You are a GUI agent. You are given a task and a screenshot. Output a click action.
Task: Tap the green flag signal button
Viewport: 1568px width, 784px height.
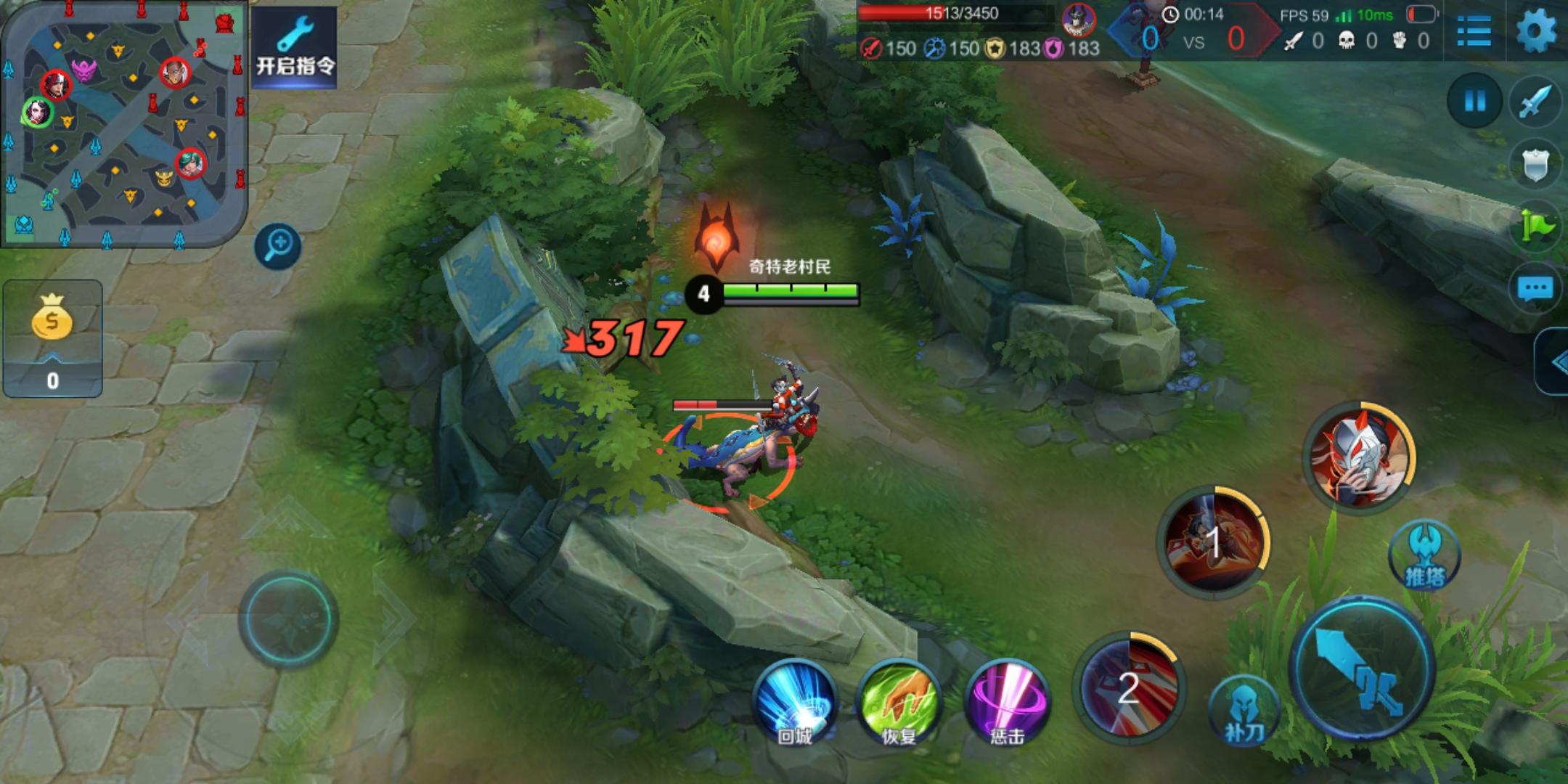[1535, 226]
